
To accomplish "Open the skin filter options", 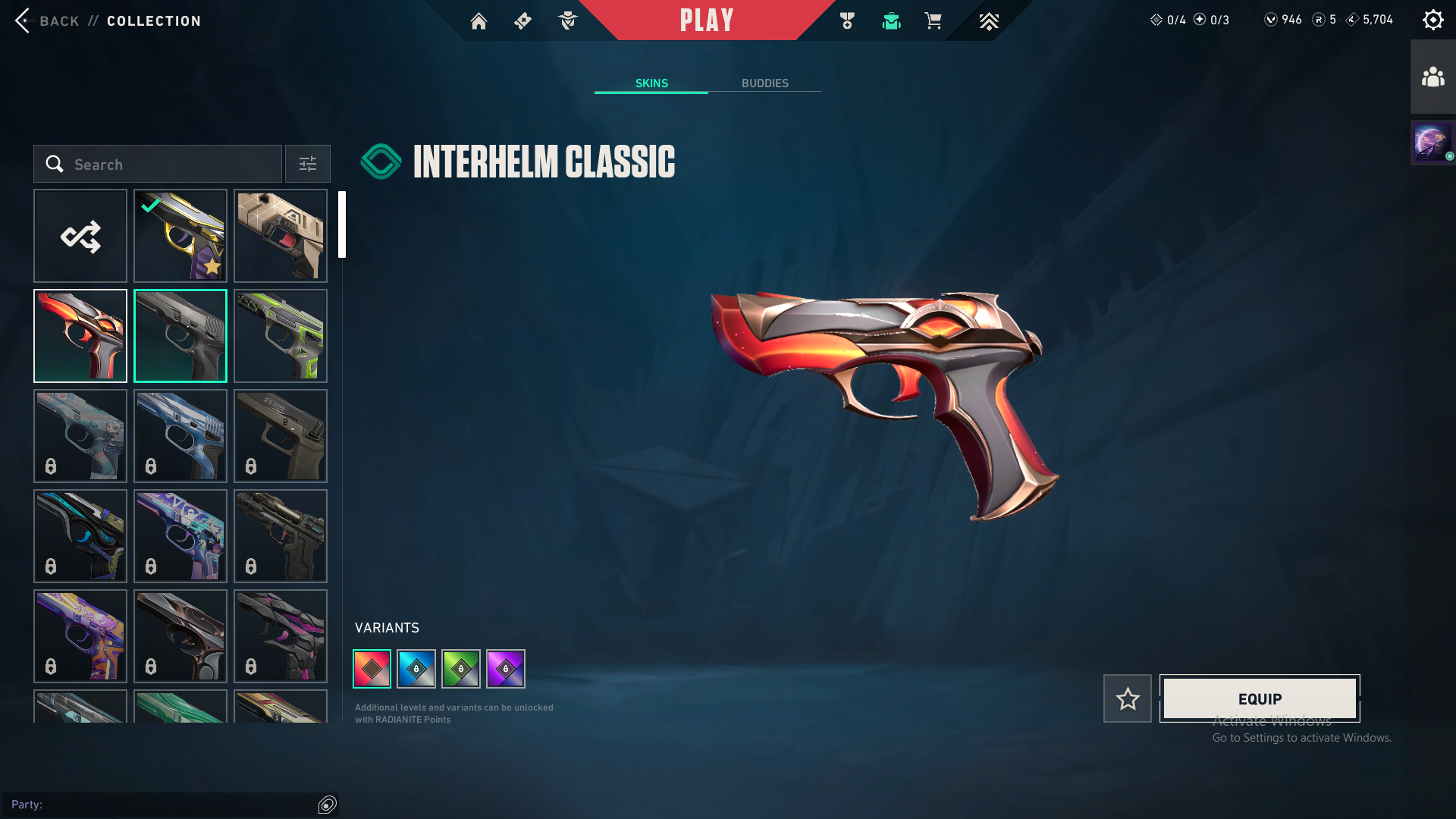I will point(308,165).
